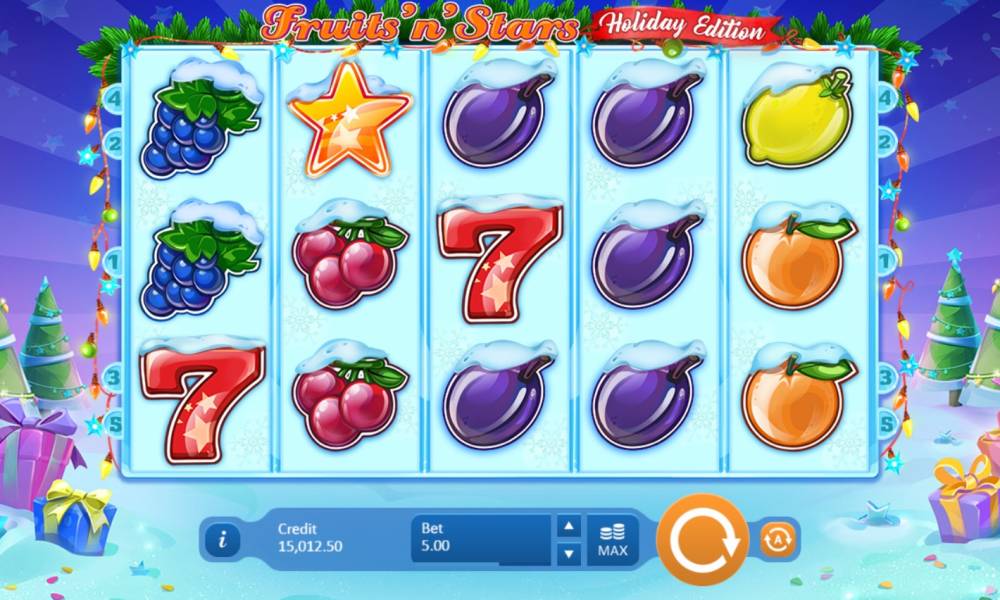Open the game info panel

tap(222, 540)
